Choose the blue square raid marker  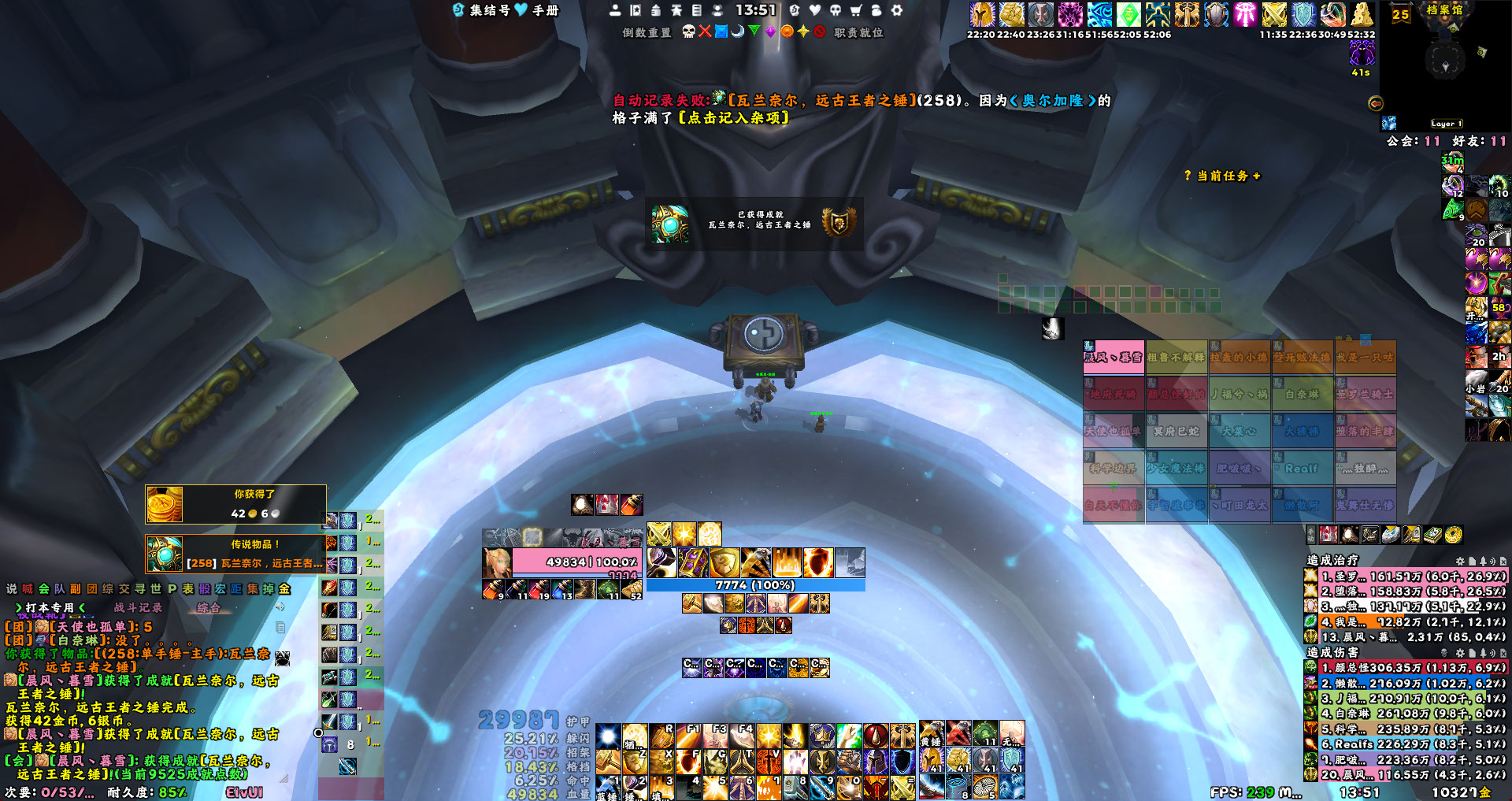(721, 32)
